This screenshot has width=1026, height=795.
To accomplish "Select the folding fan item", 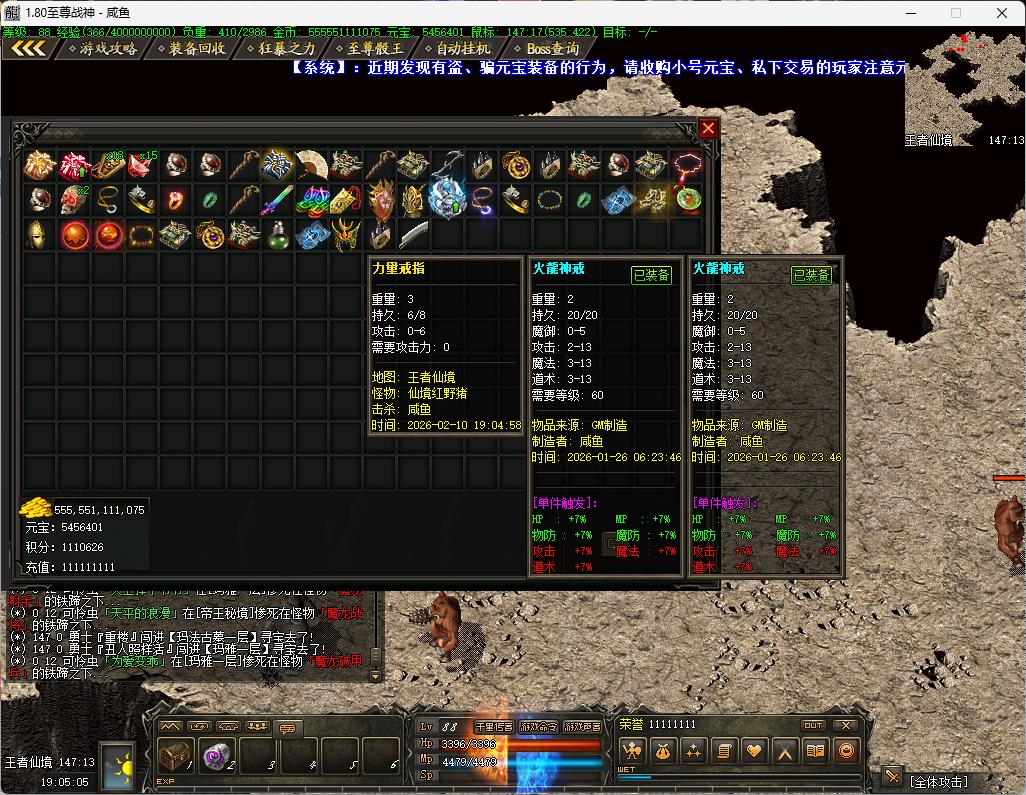I will click(x=311, y=165).
